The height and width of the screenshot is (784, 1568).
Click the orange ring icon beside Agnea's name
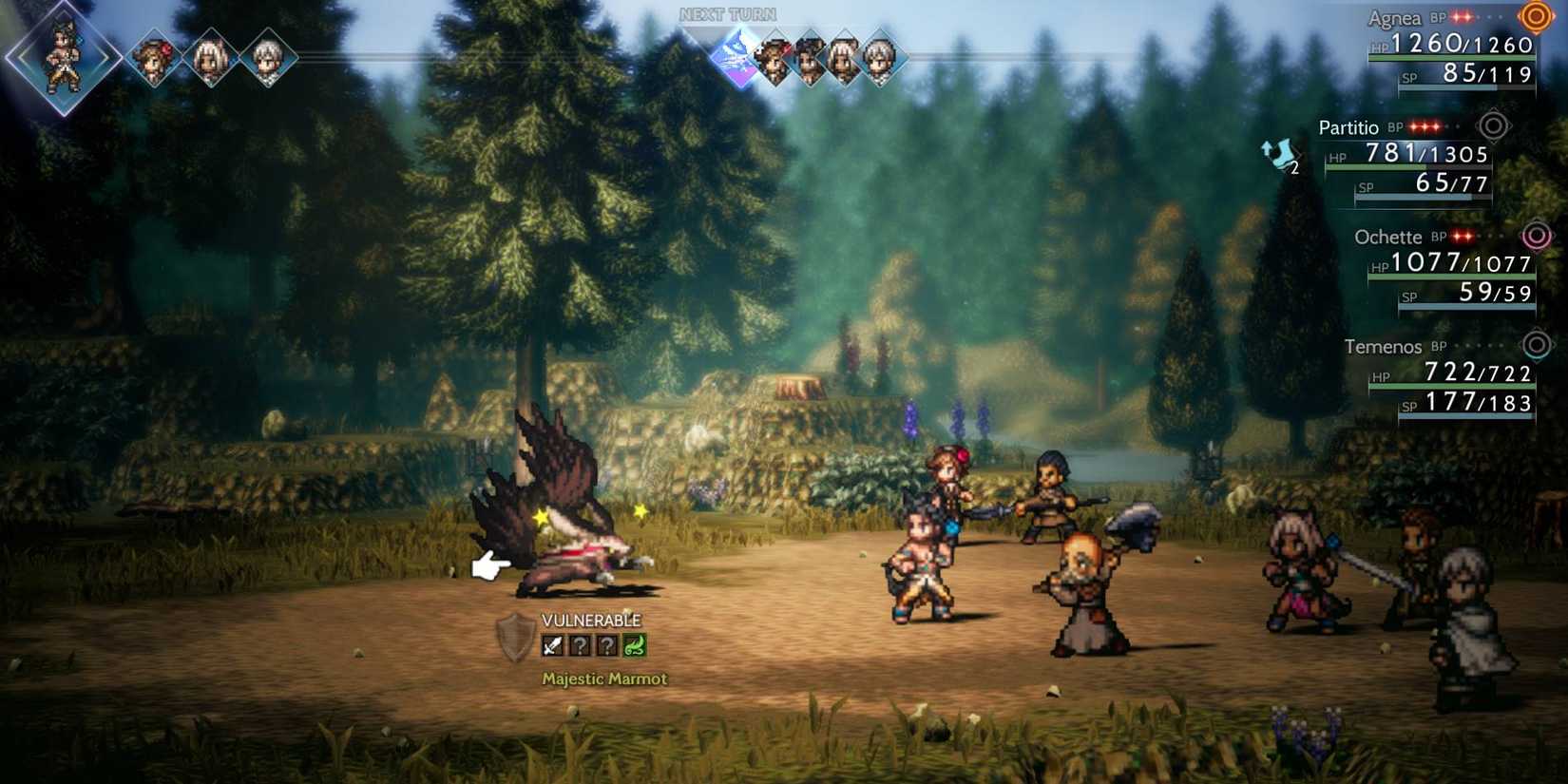pos(1535,17)
